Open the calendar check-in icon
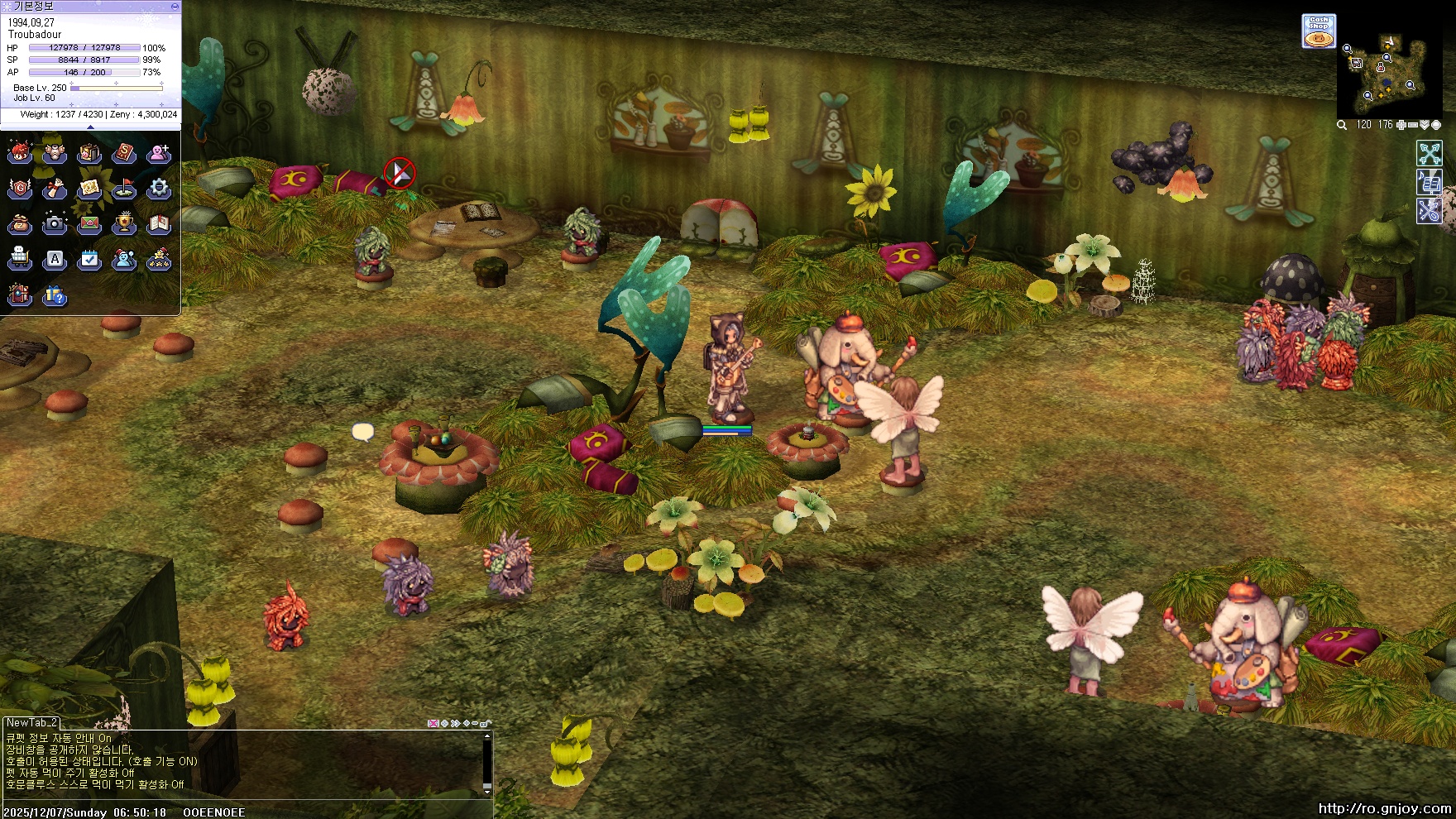 click(89, 260)
